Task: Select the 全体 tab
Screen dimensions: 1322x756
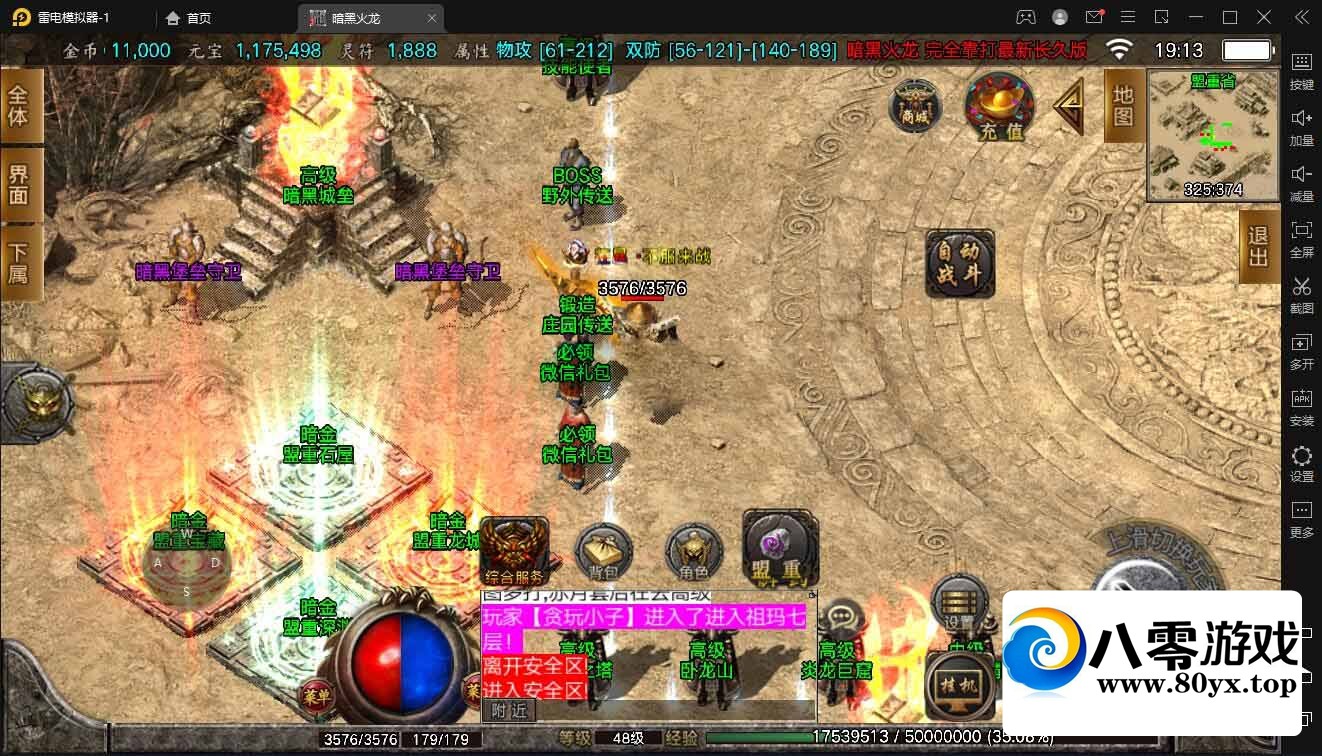Action: click(19, 106)
